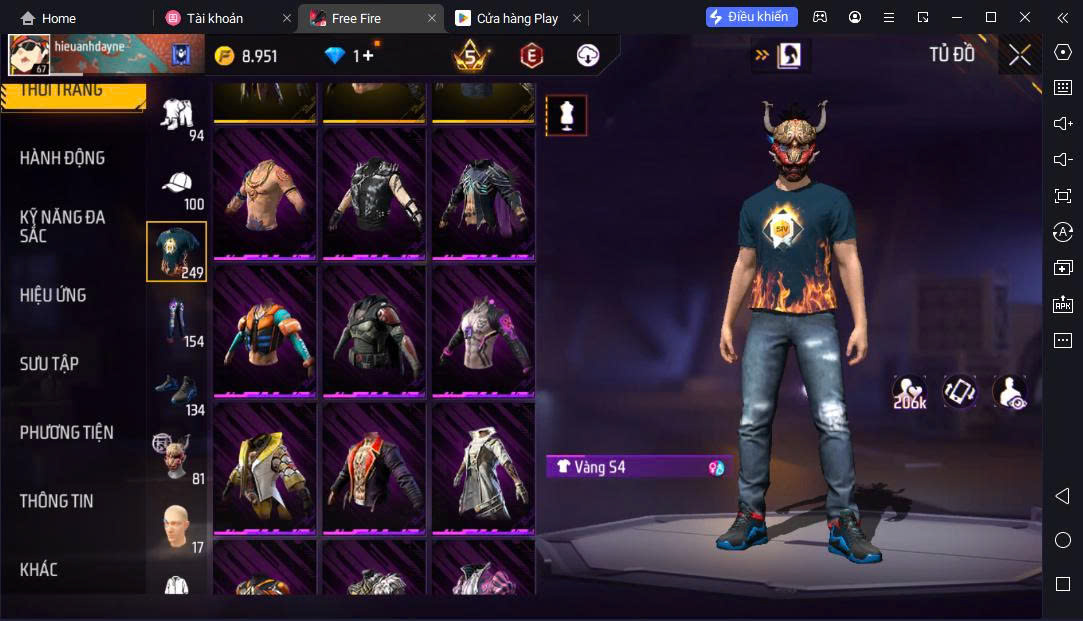Switch to KỸ NĂNG ĐA SẮC section
Image resolution: width=1083 pixels, height=621 pixels.
pyautogui.click(x=62, y=226)
